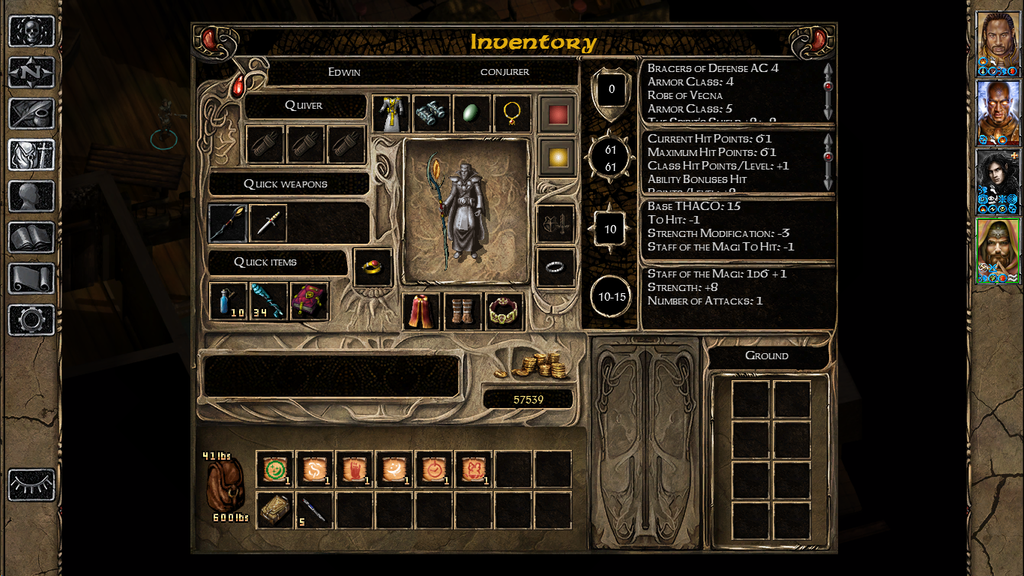Viewport: 1024px width, 576px height.
Task: Select the green smiley scroll in backpack
Action: click(275, 468)
